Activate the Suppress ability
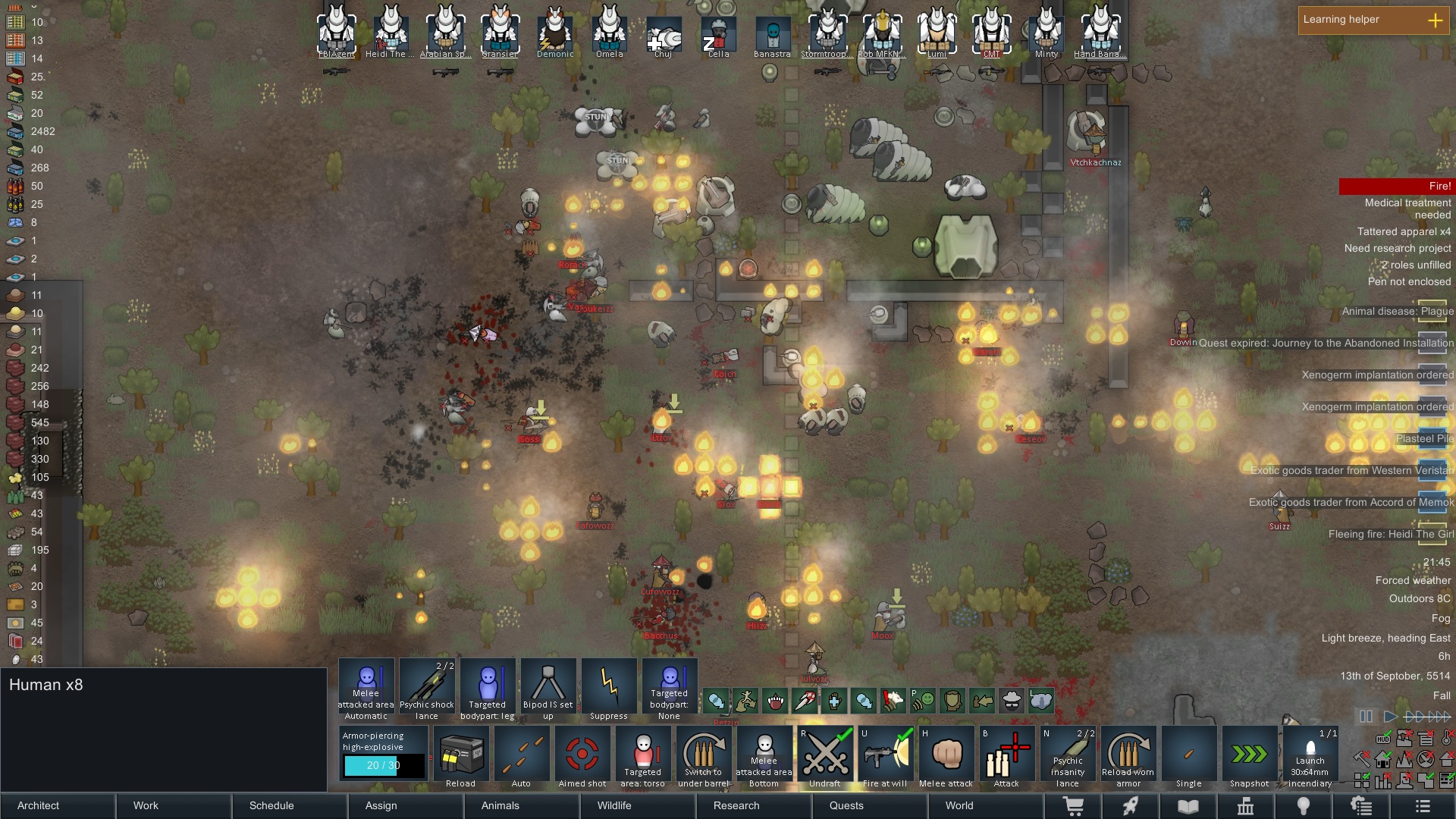The width and height of the screenshot is (1456, 819). click(609, 686)
